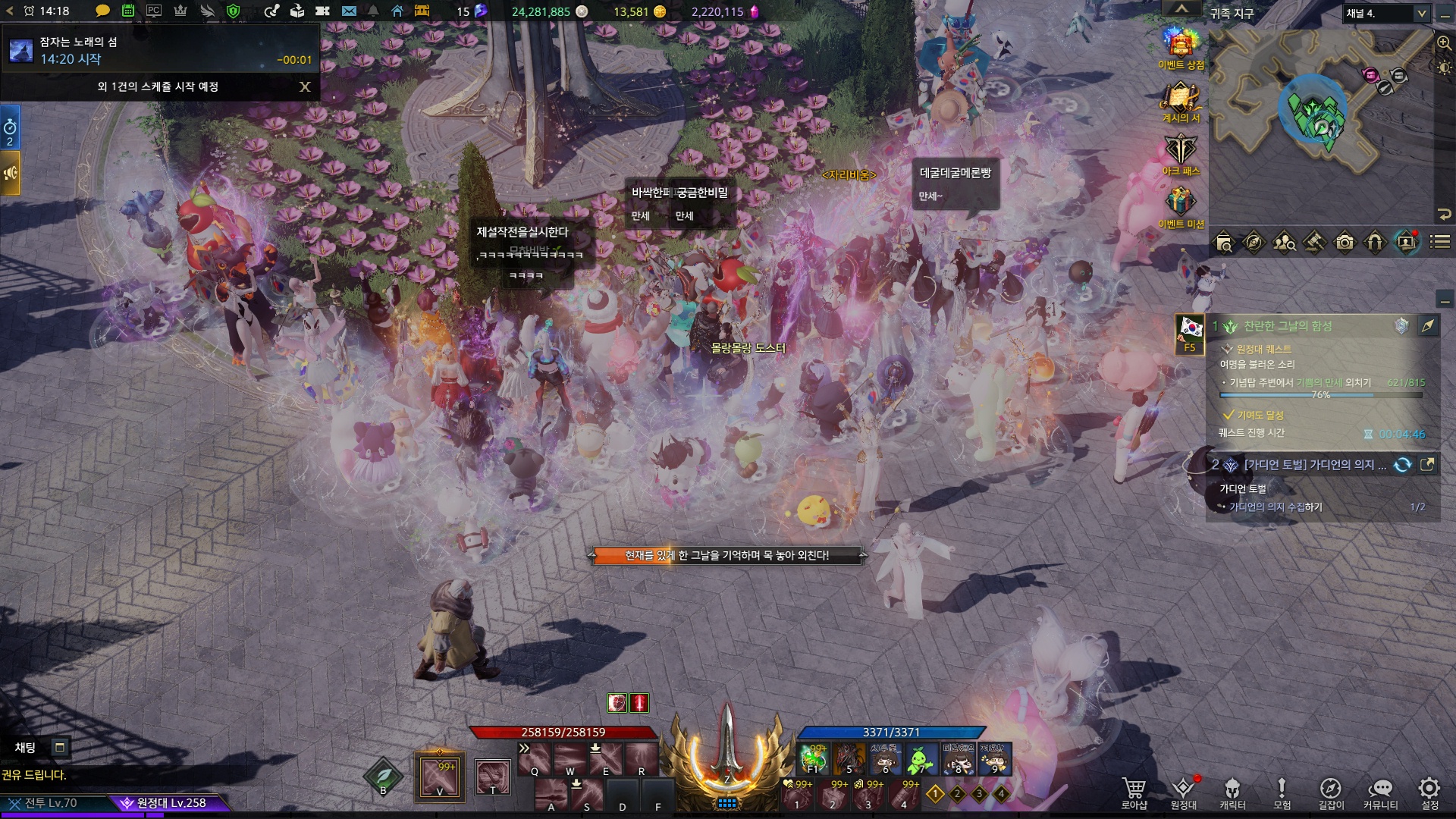
Task: Open the 커뮤니티 community menu
Action: click(1380, 791)
